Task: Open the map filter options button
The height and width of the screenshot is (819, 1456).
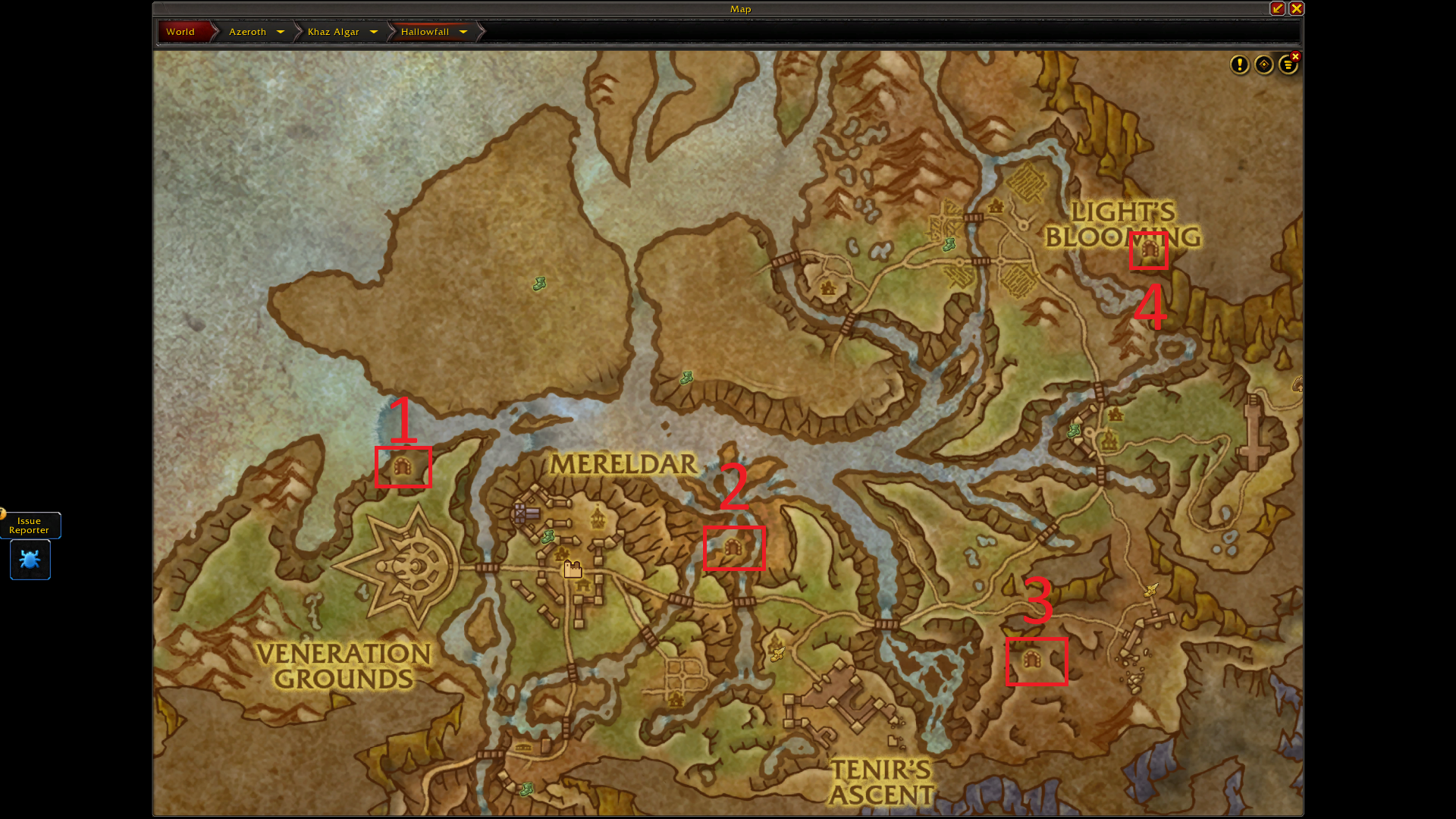Action: tap(1288, 66)
